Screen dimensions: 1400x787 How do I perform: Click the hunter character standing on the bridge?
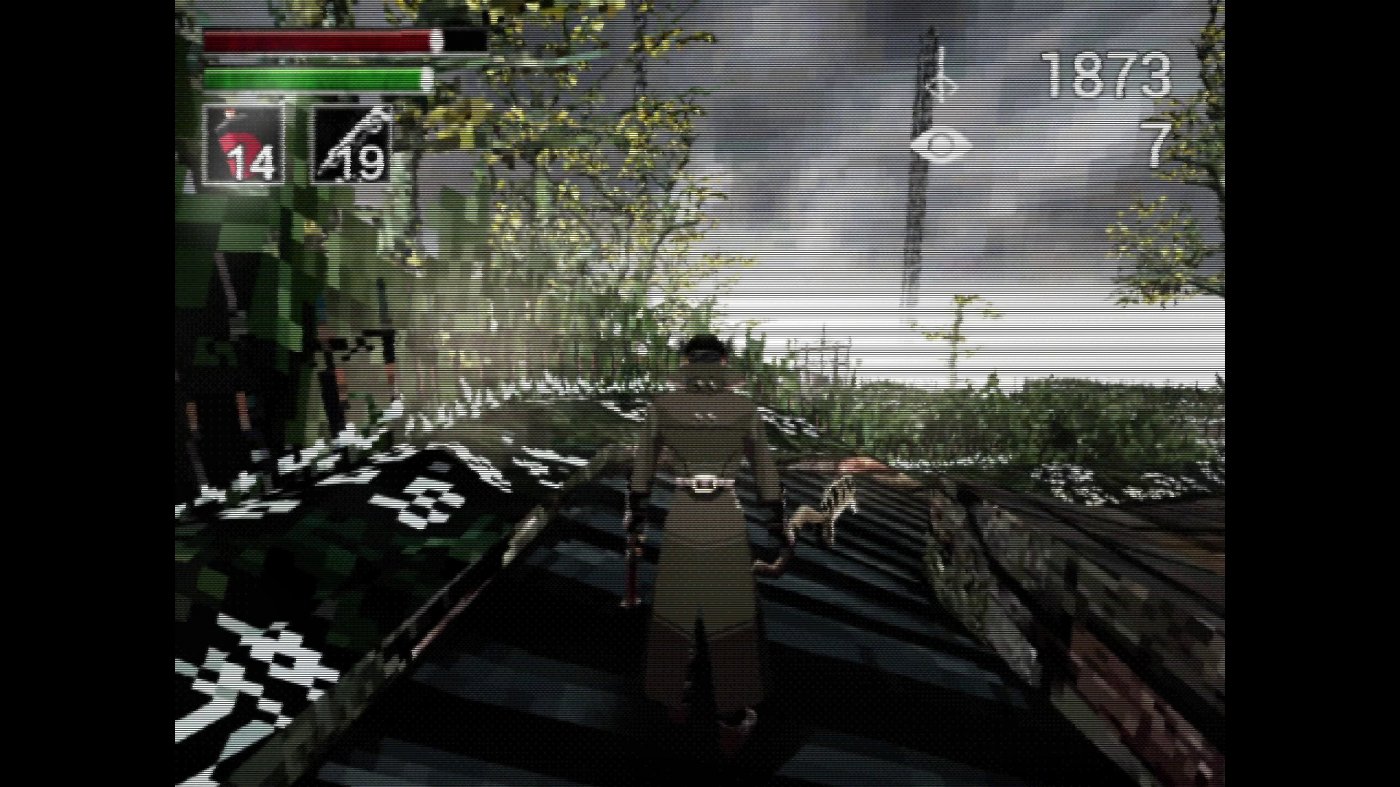click(x=707, y=520)
